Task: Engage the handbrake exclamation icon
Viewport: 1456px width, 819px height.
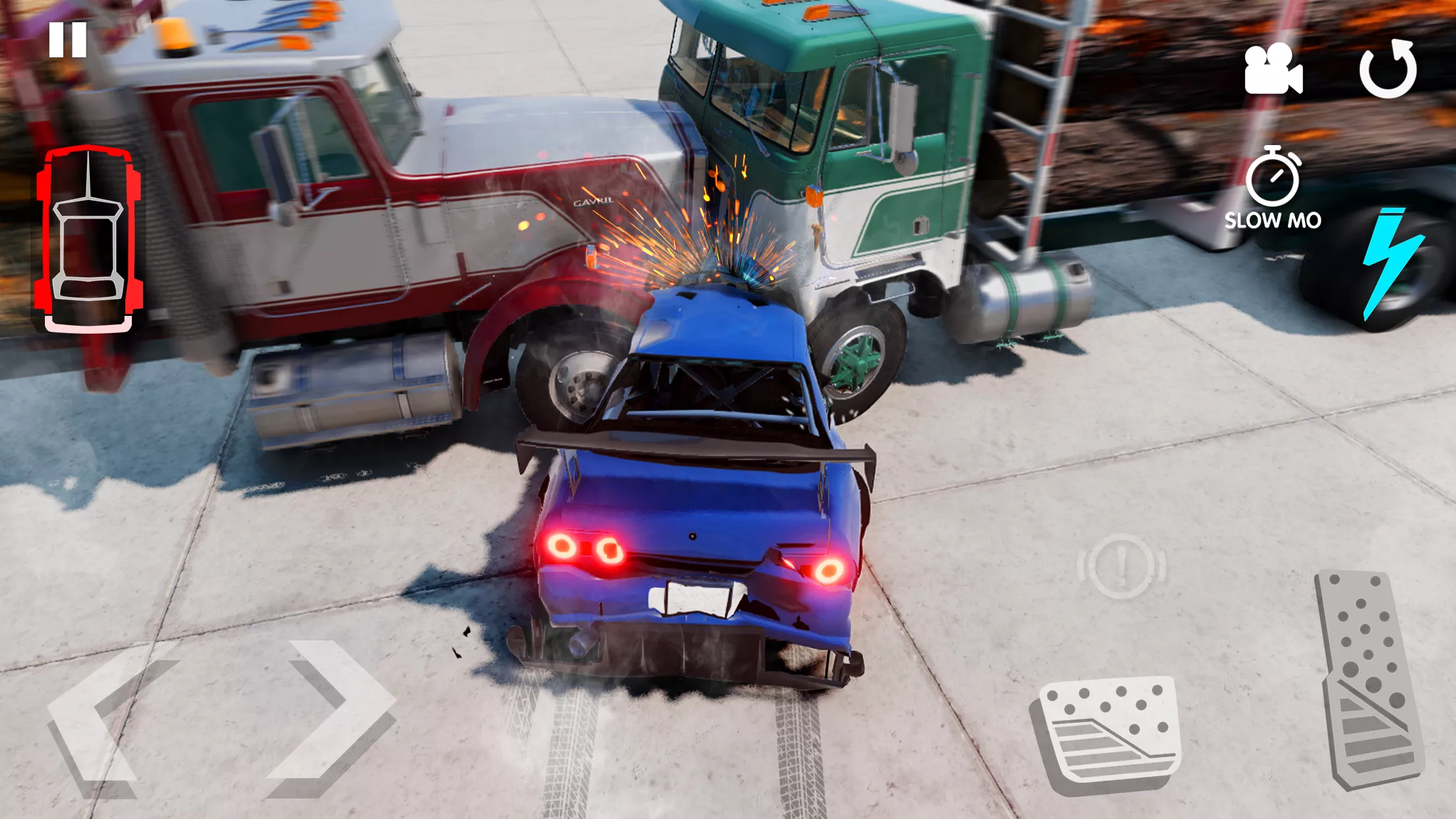Action: coord(1122,566)
